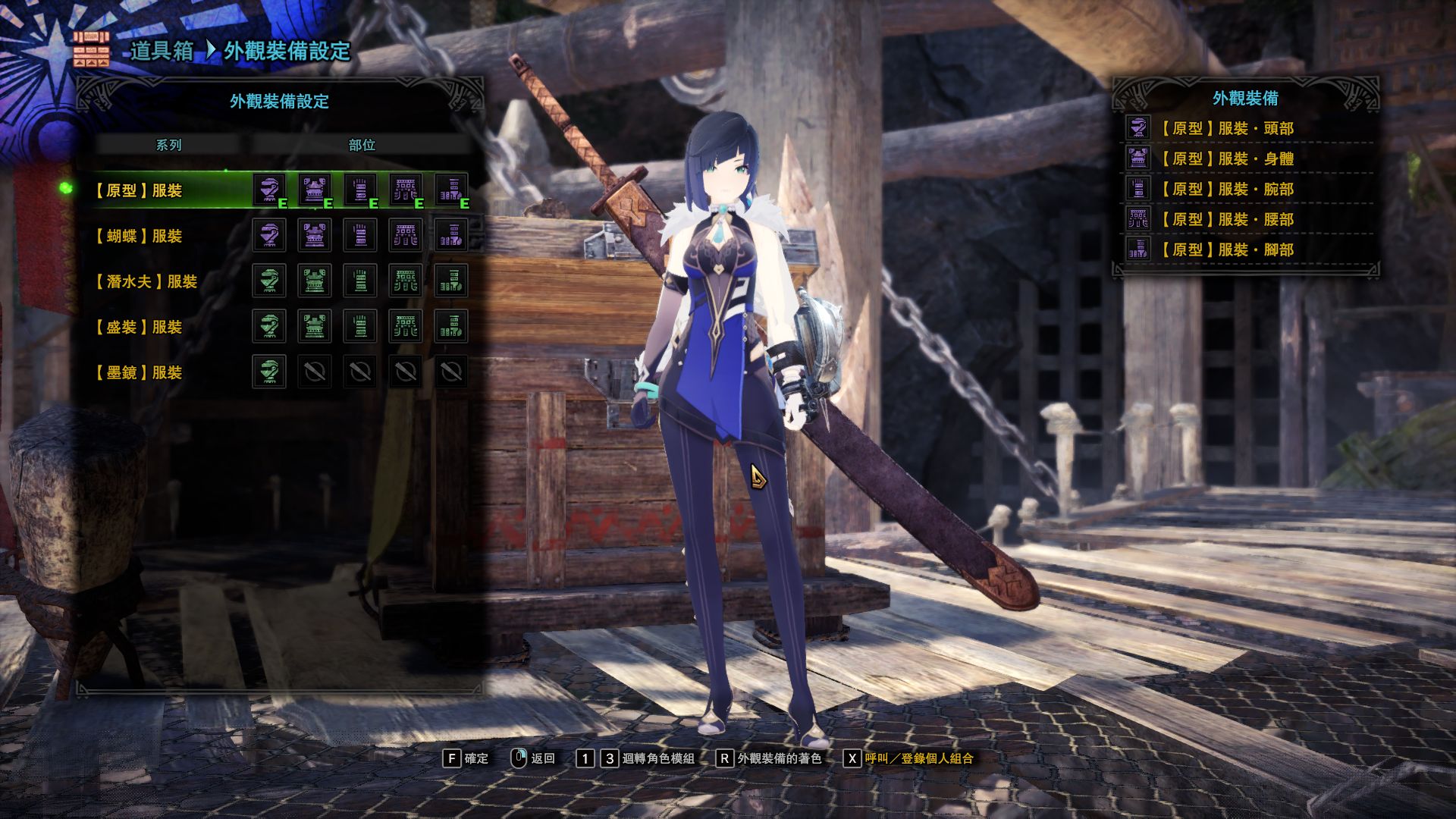Click the 道具箱 breadcrumb label

click(x=162, y=51)
